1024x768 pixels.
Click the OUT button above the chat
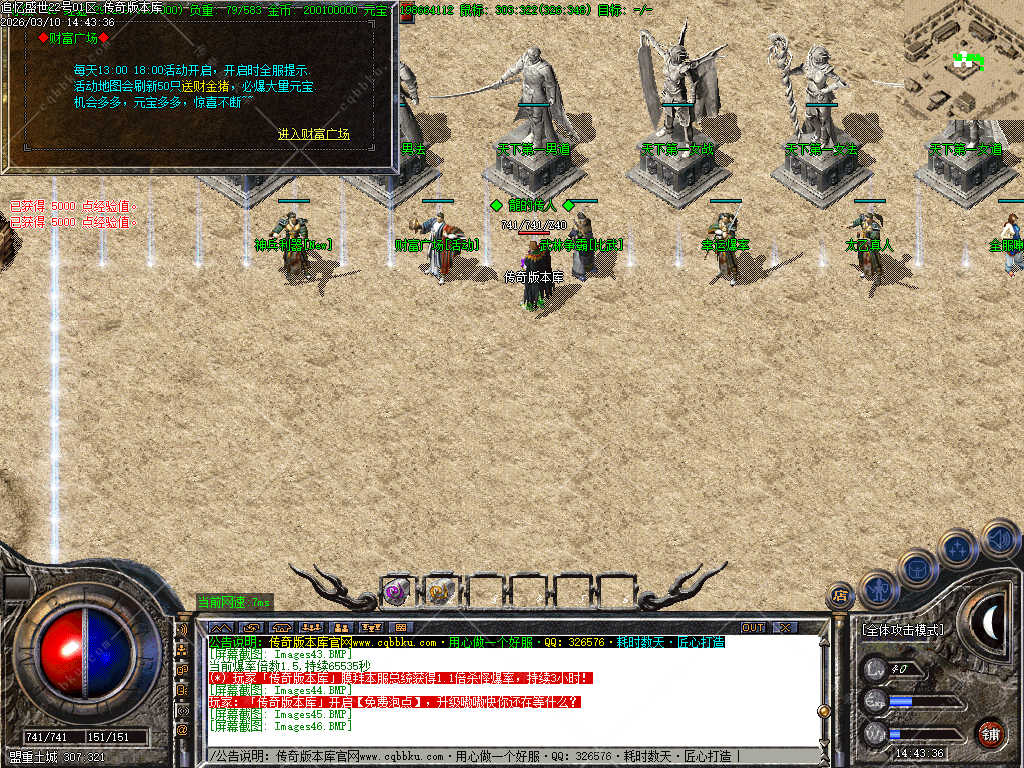753,628
